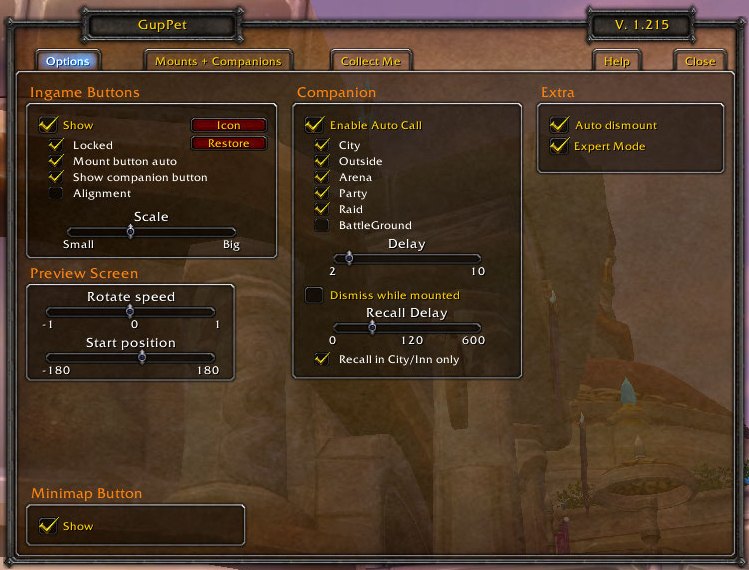Restore the ingame buttons position
Viewport: 749px width, 570px height.
coord(229,143)
